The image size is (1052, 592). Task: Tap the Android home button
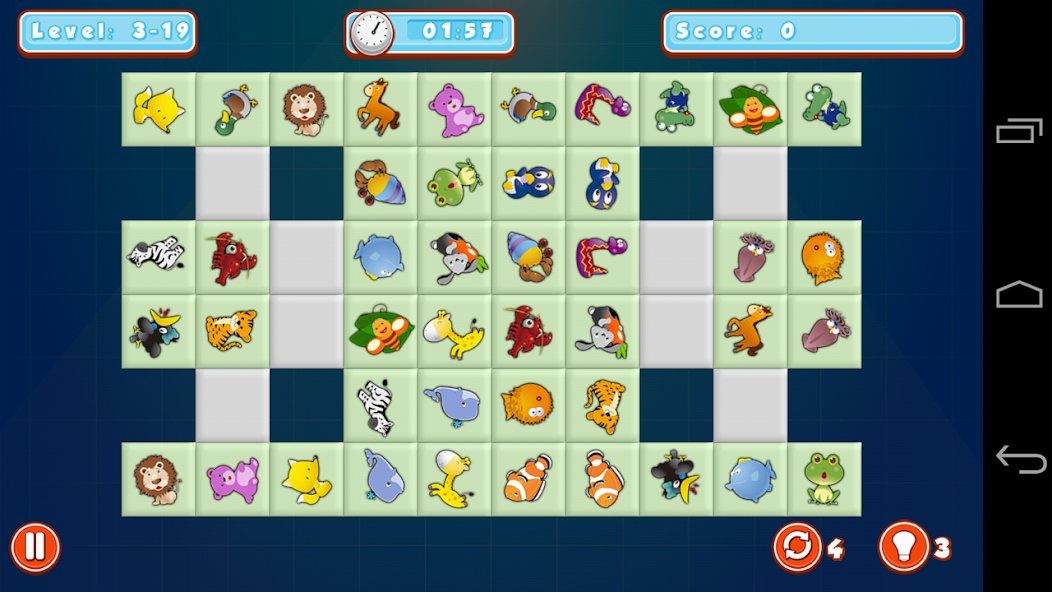pos(1019,295)
